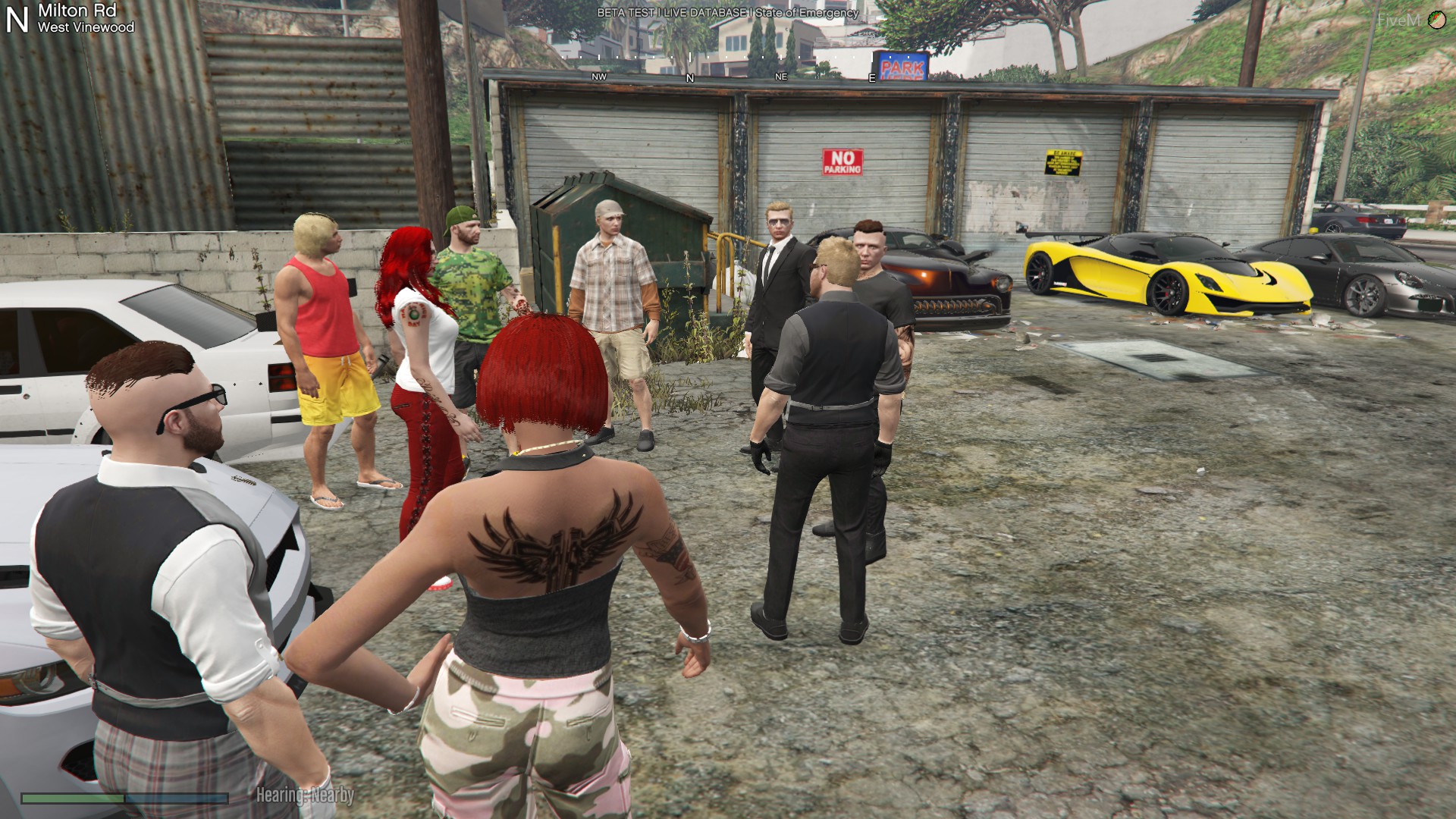Click the Milton Rd street location label
Viewport: 1456px width, 819px height.
[77, 11]
